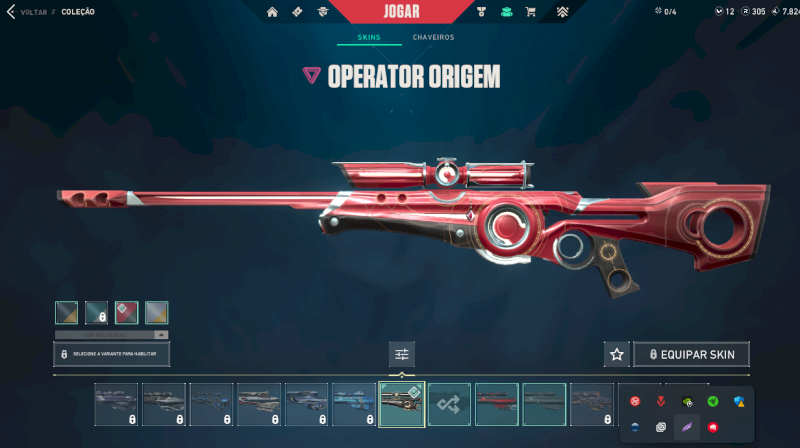The image size is (800, 448).
Task: Open the skin filter sliders button
Action: point(402,354)
